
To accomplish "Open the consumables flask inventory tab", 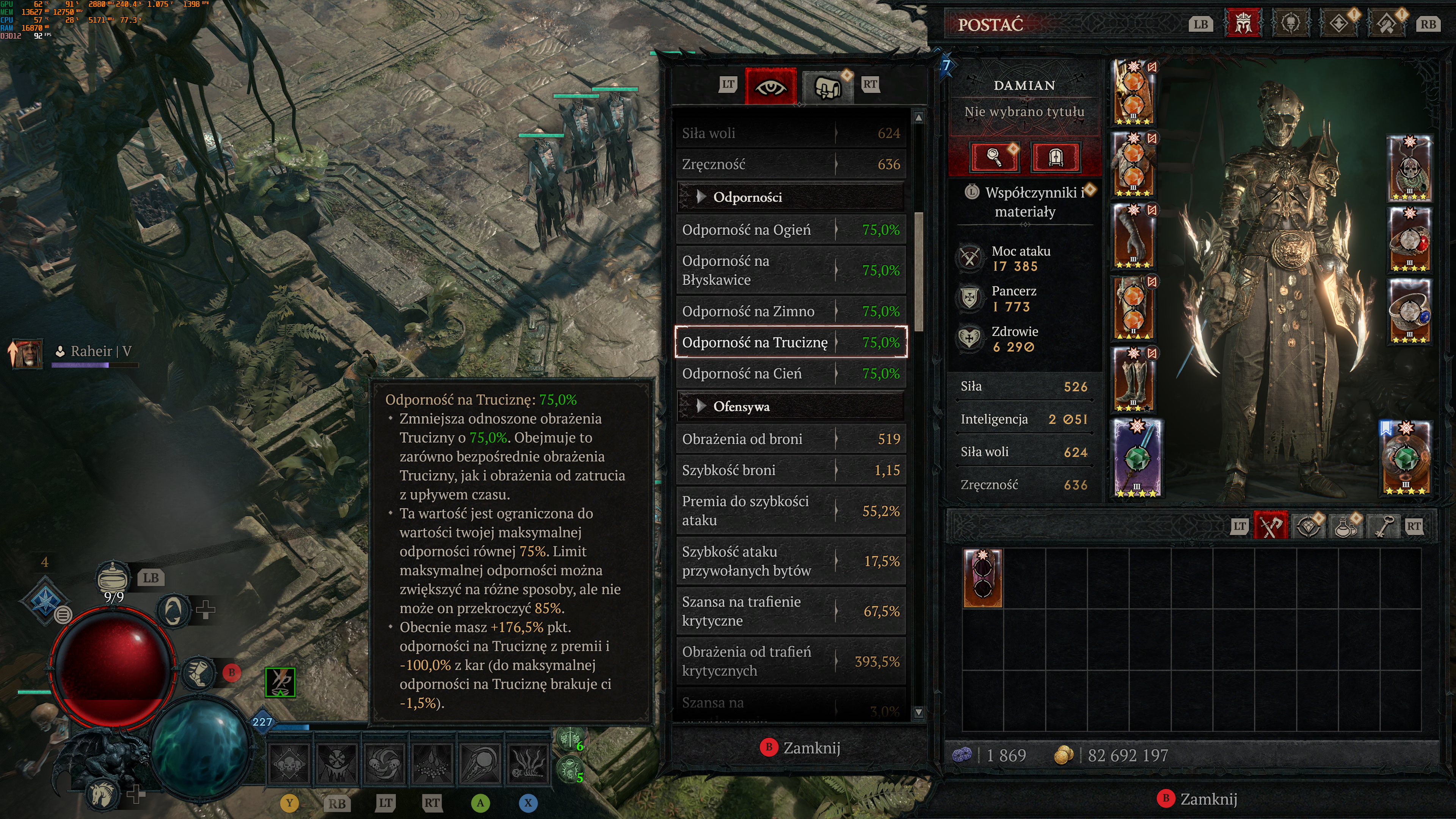I will 1345,526.
